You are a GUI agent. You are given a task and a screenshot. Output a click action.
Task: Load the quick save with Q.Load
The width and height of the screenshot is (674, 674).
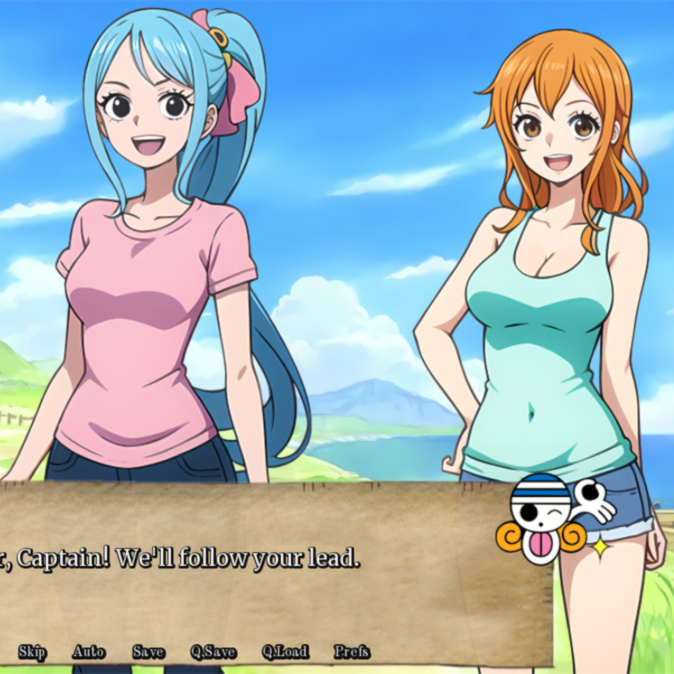285,652
